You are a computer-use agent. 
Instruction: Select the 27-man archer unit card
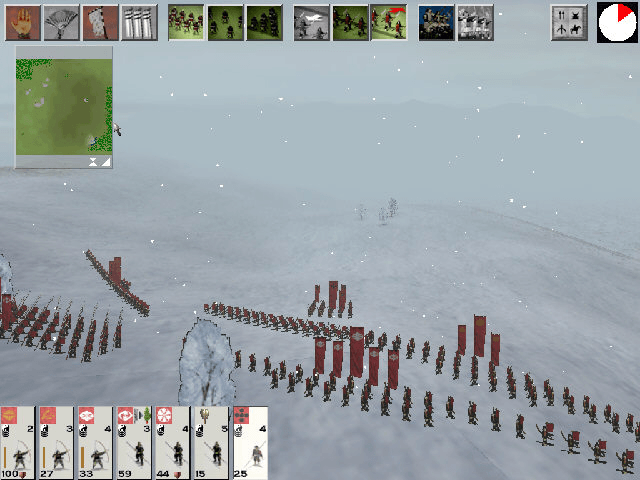57,442
